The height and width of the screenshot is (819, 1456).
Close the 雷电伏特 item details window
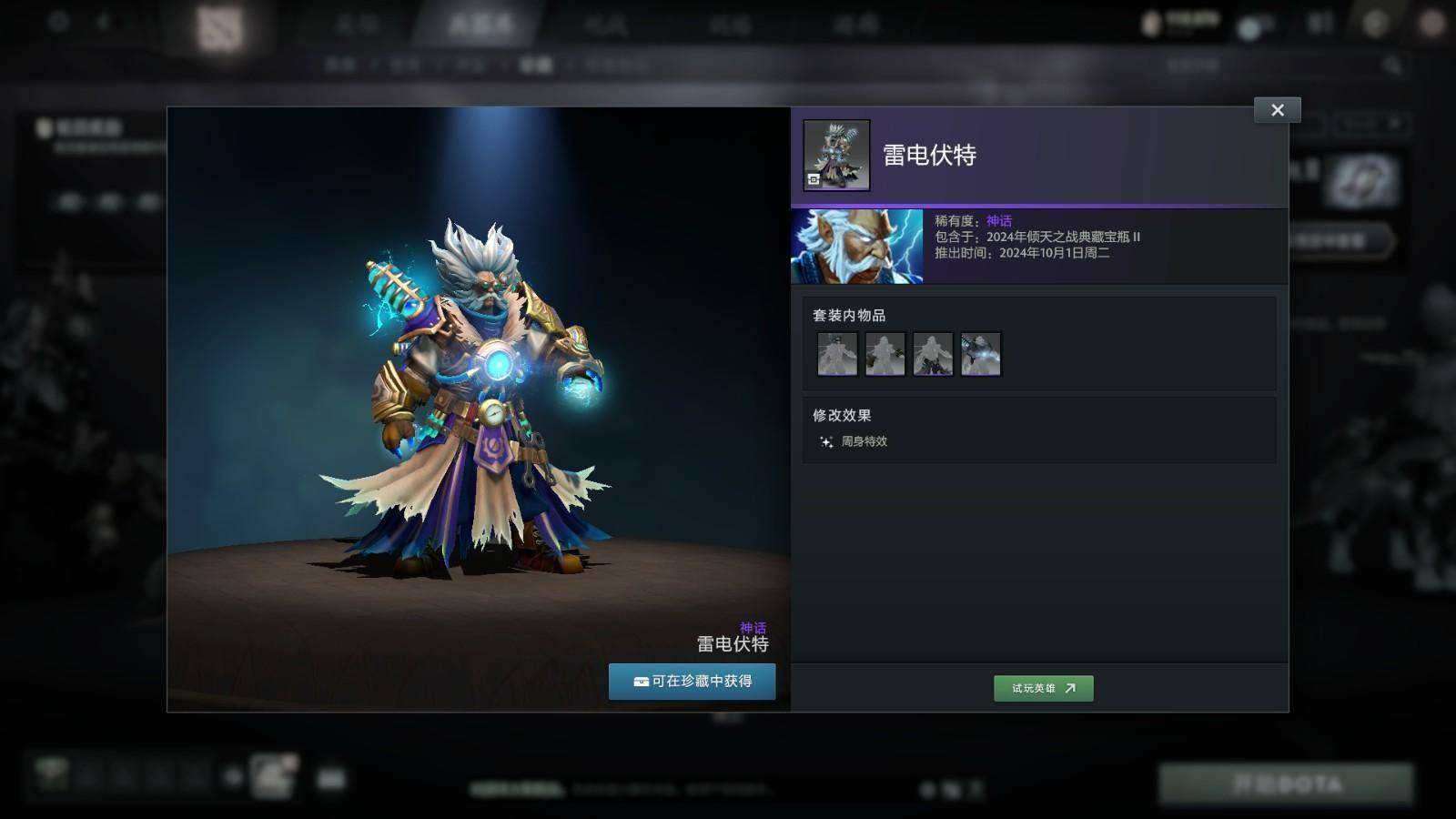point(1277,110)
